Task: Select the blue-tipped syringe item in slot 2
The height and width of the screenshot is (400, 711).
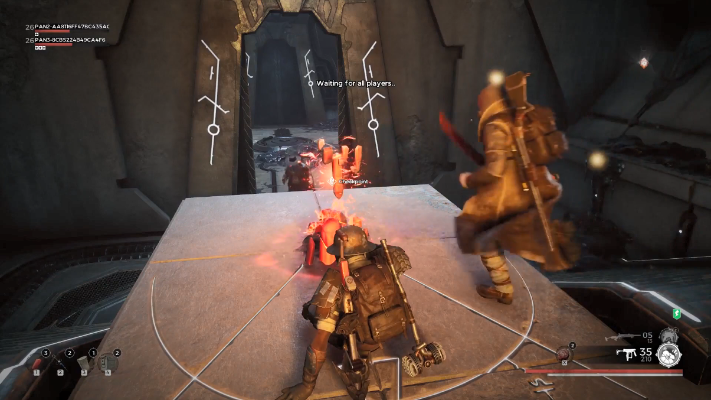Action: click(x=61, y=362)
